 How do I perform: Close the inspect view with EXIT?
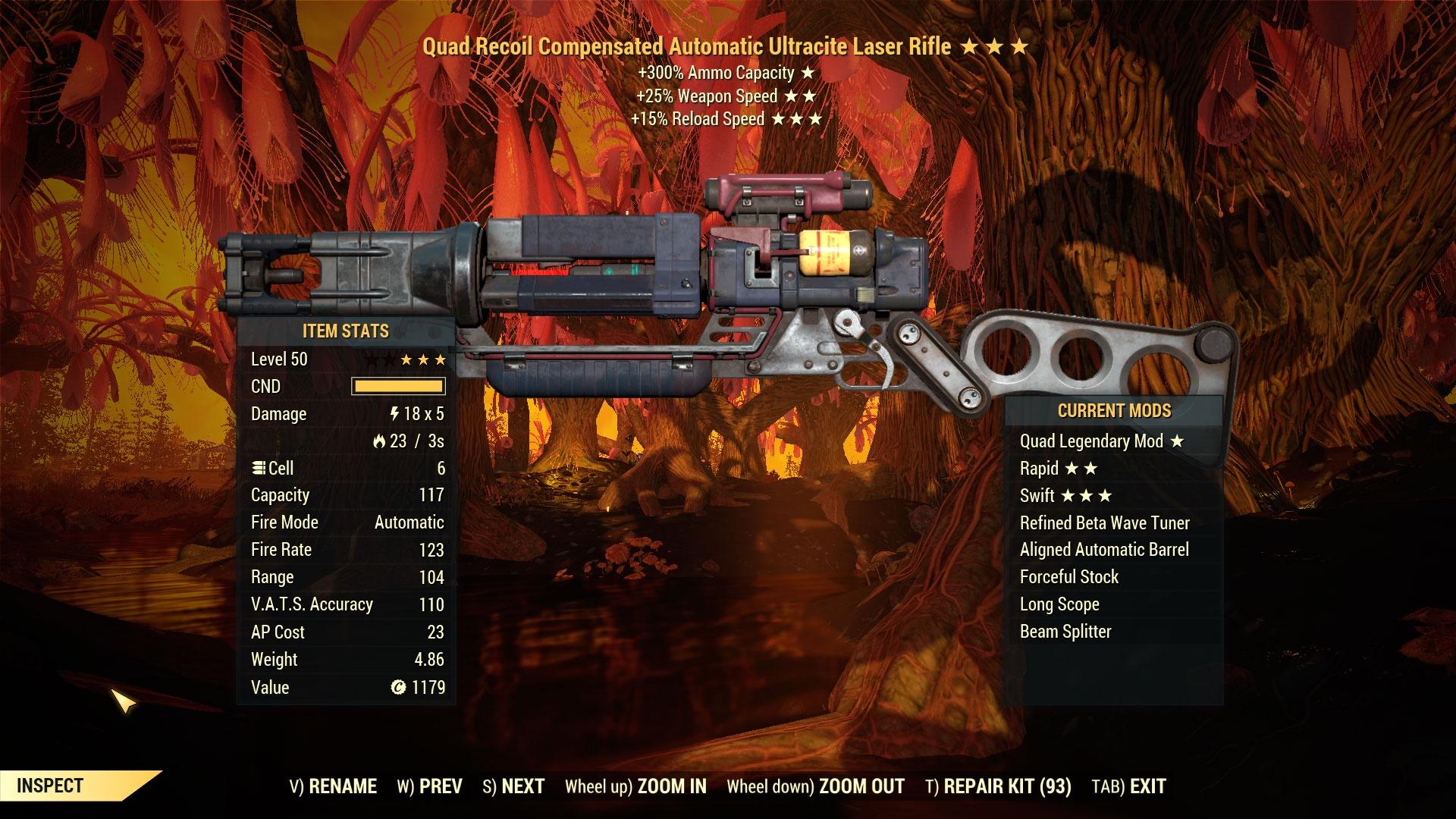click(1128, 786)
